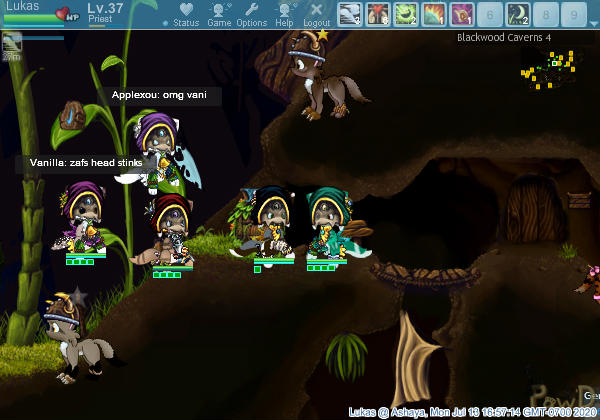Cast the sunburst skill in the hotbar

434,14
